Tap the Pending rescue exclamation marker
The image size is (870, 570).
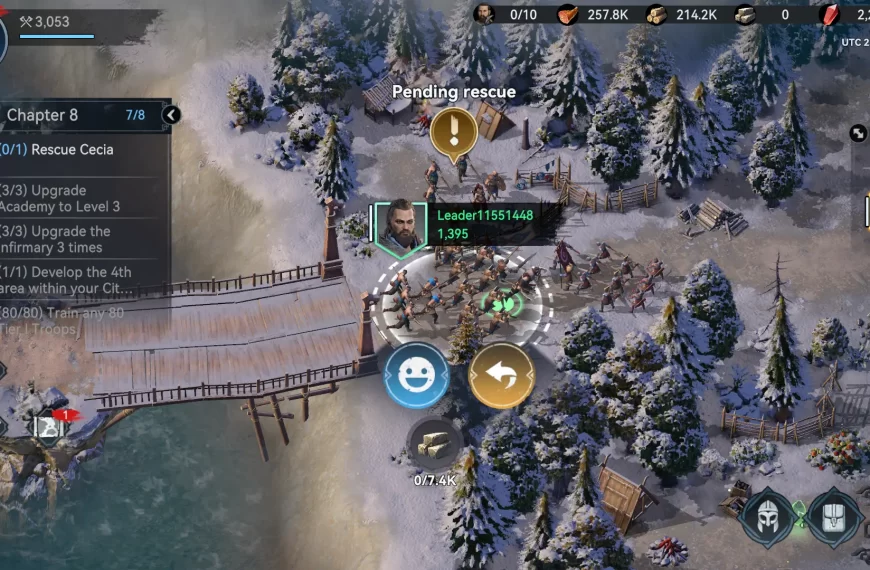453,132
